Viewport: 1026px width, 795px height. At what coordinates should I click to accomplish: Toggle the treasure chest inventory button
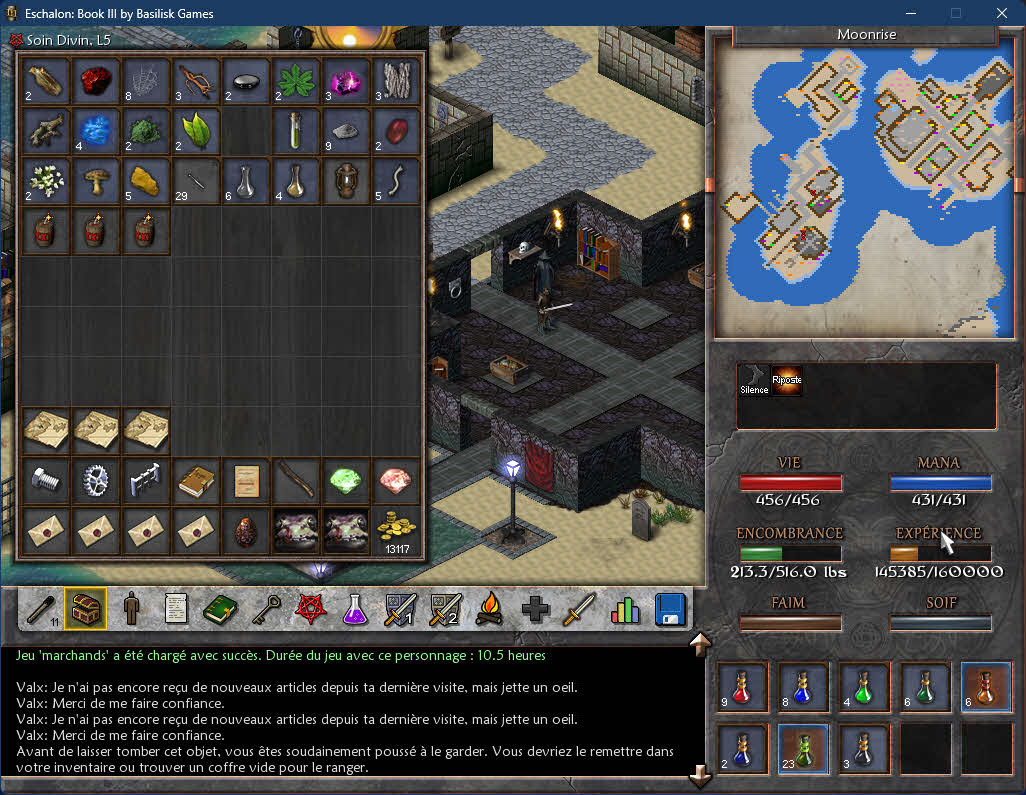(85, 609)
